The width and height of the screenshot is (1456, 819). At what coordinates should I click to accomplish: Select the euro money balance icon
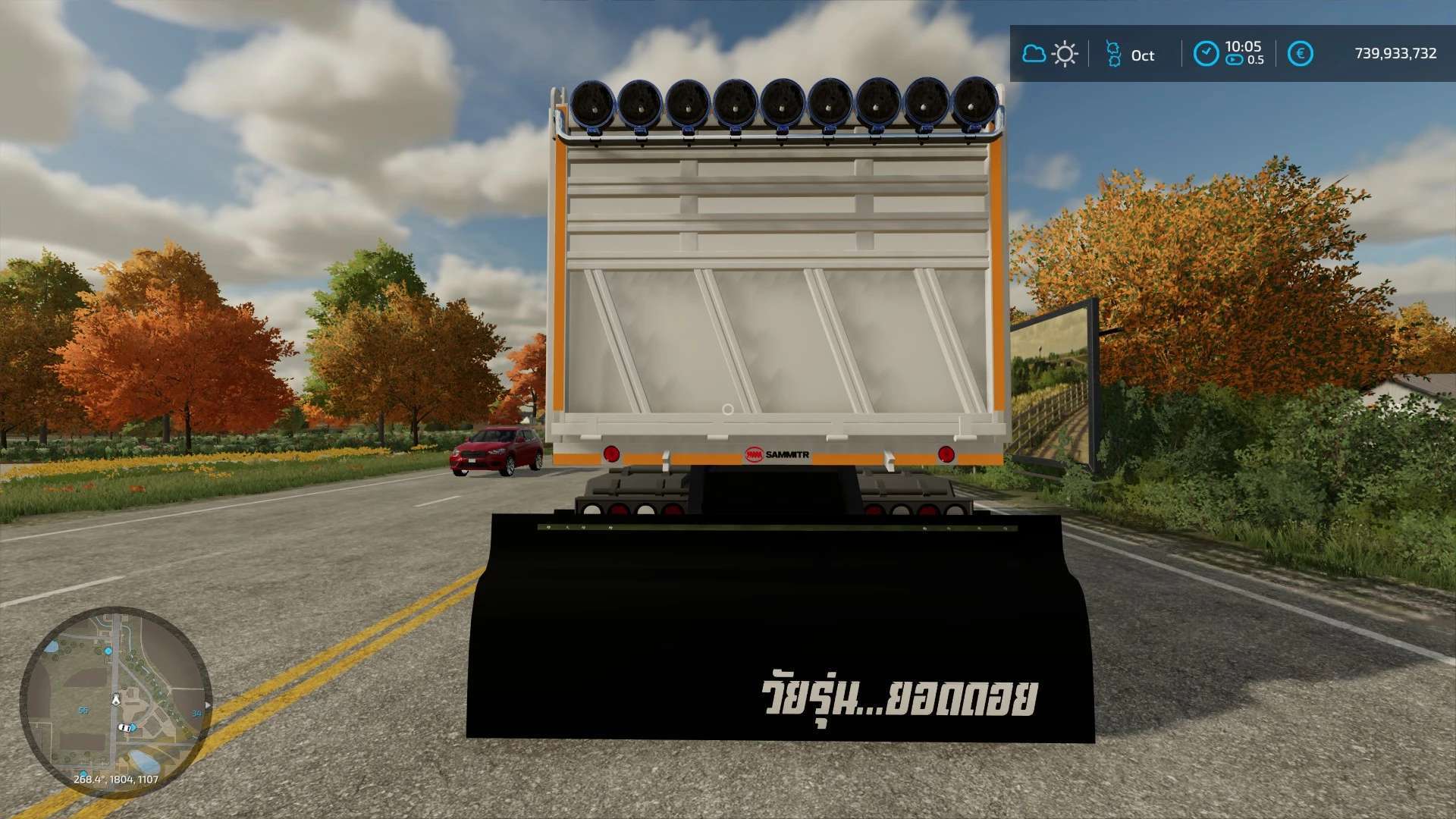(x=1300, y=54)
